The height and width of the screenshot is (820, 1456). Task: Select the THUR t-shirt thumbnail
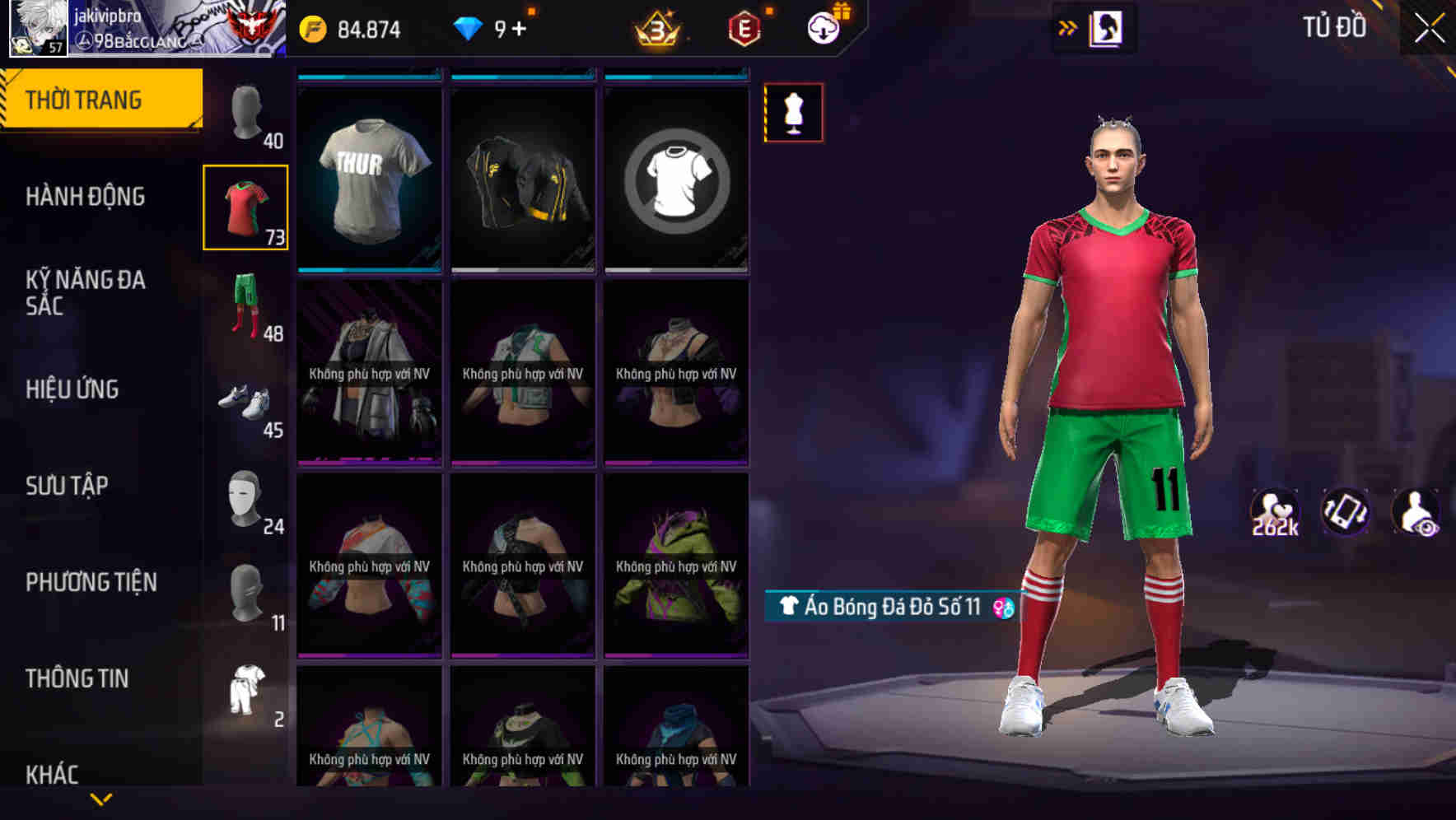[x=368, y=173]
